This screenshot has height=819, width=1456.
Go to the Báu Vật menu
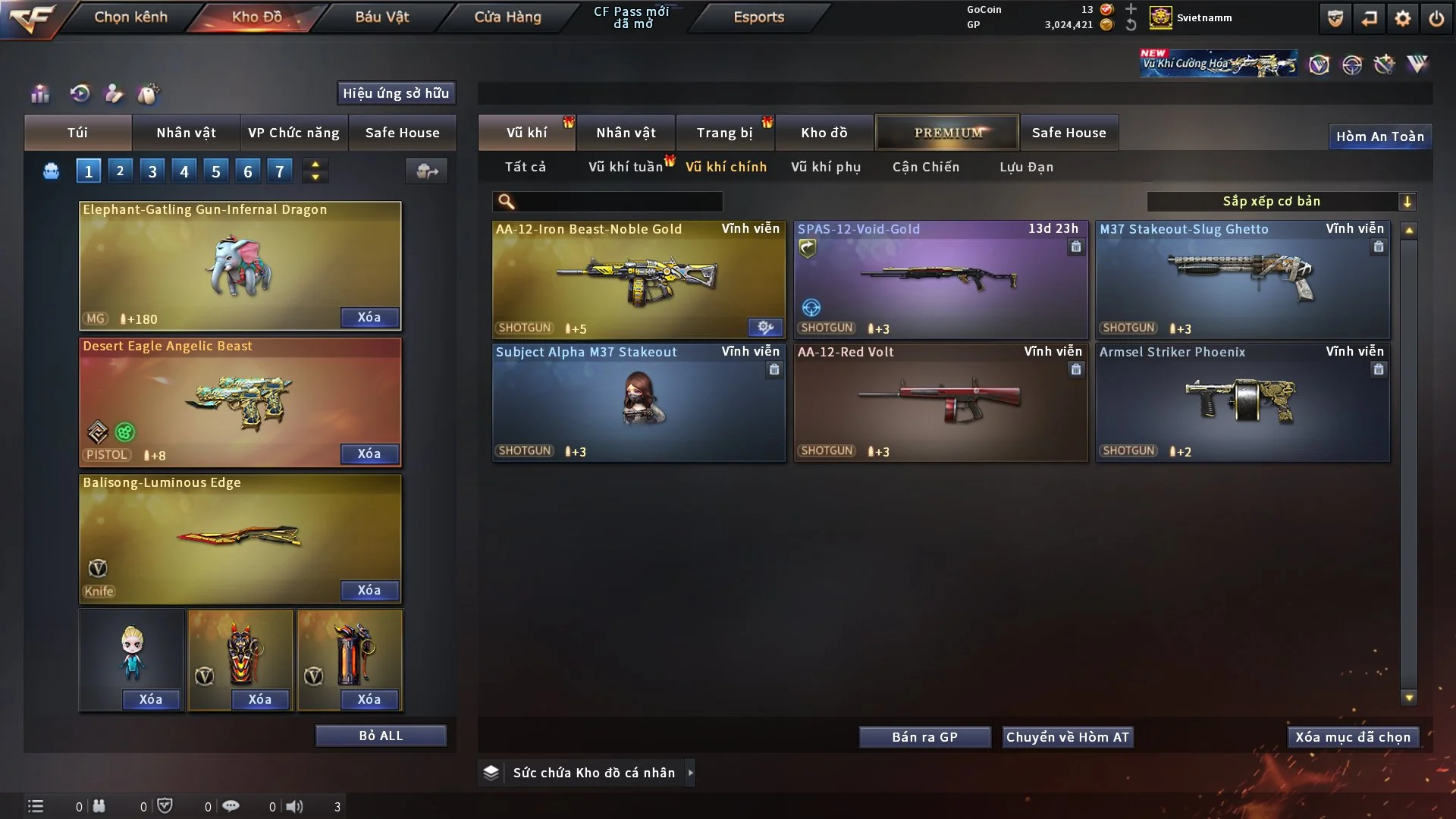click(x=381, y=17)
